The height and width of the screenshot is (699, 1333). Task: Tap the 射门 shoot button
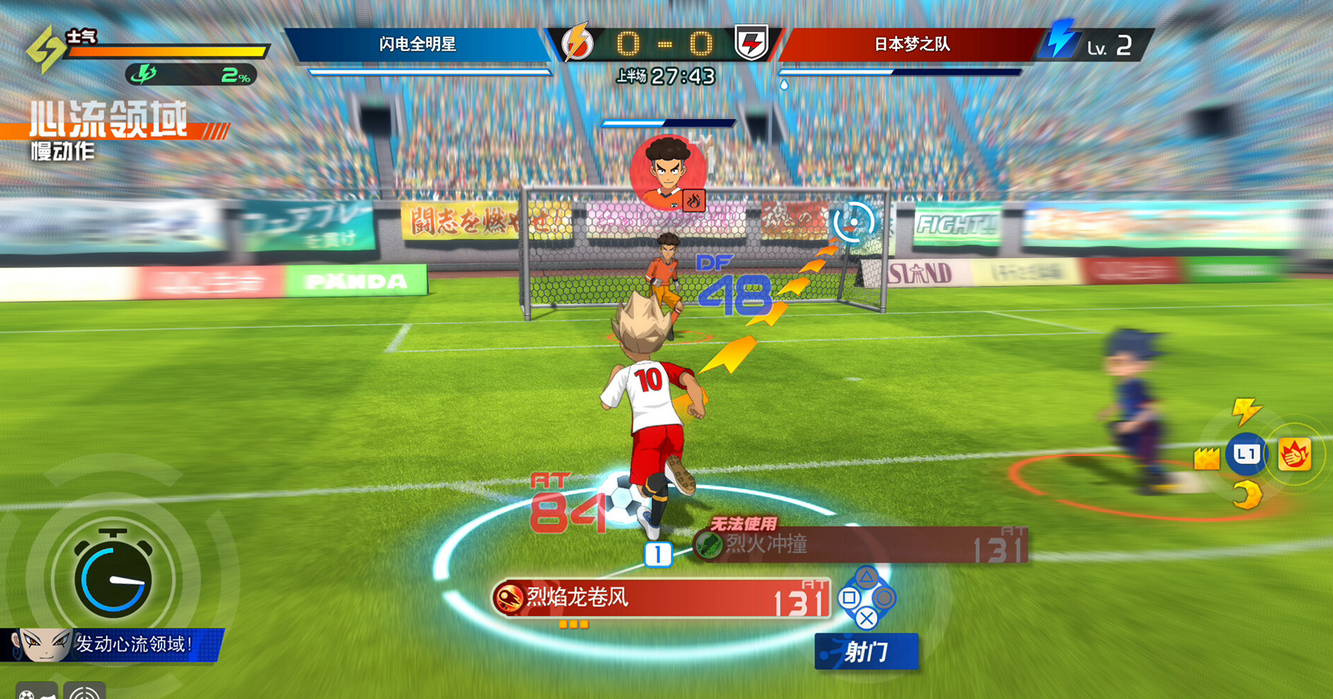click(866, 652)
